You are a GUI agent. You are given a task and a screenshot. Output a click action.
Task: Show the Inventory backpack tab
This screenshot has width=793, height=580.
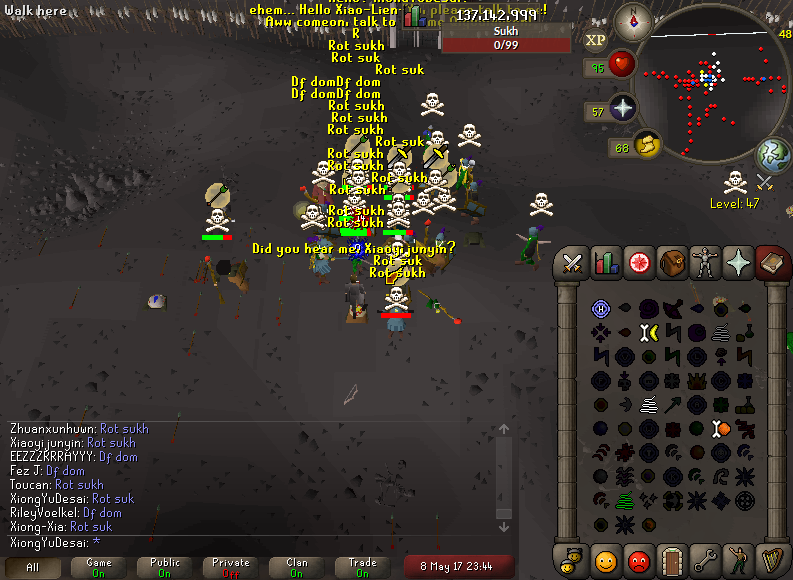tap(672, 263)
